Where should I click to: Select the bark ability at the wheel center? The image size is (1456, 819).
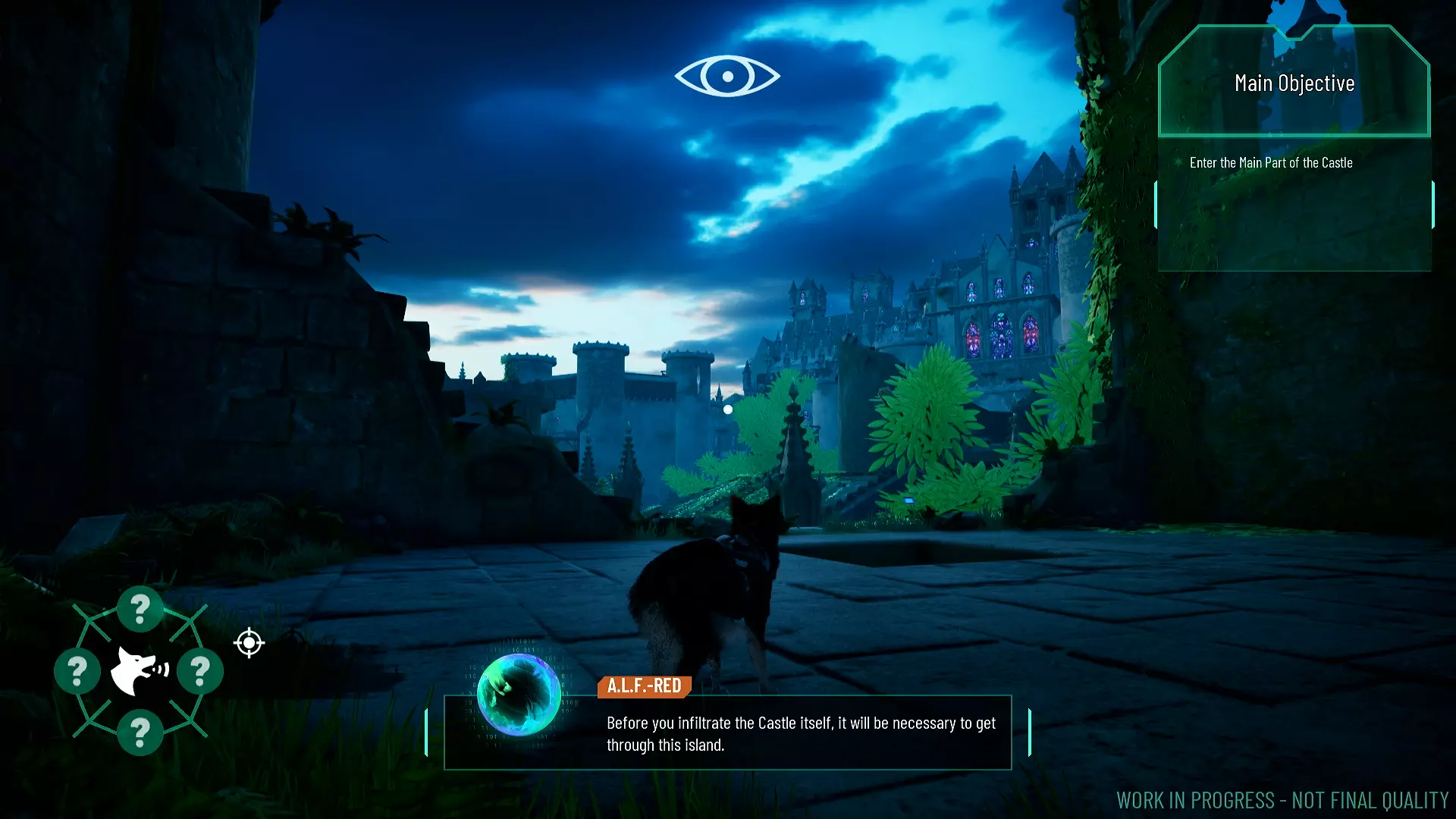point(138,670)
